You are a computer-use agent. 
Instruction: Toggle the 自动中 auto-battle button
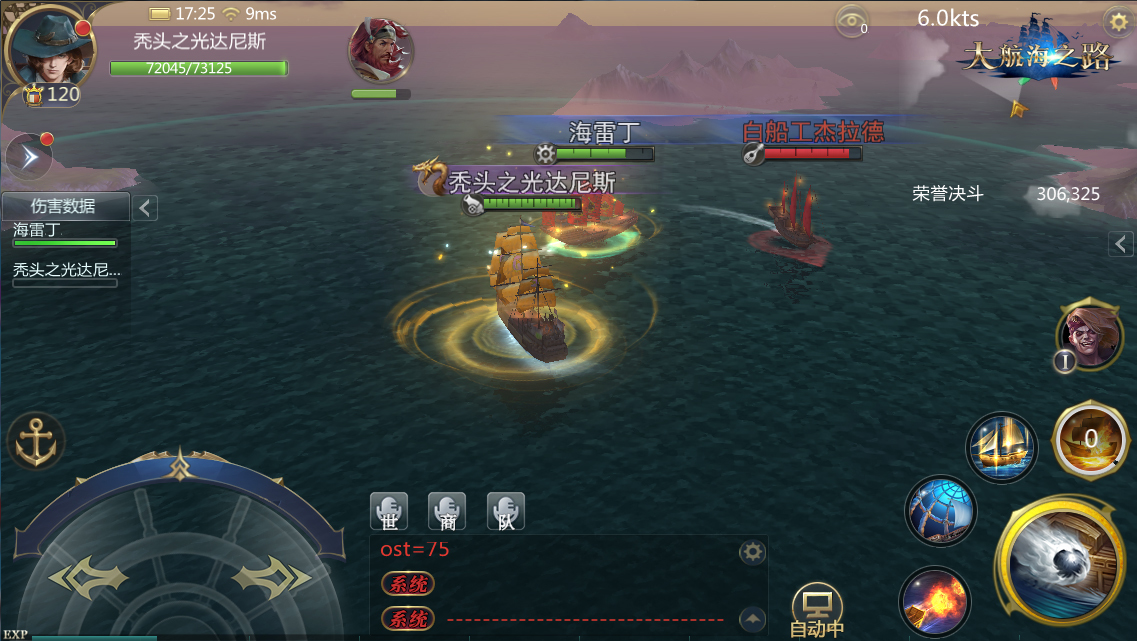coord(817,608)
